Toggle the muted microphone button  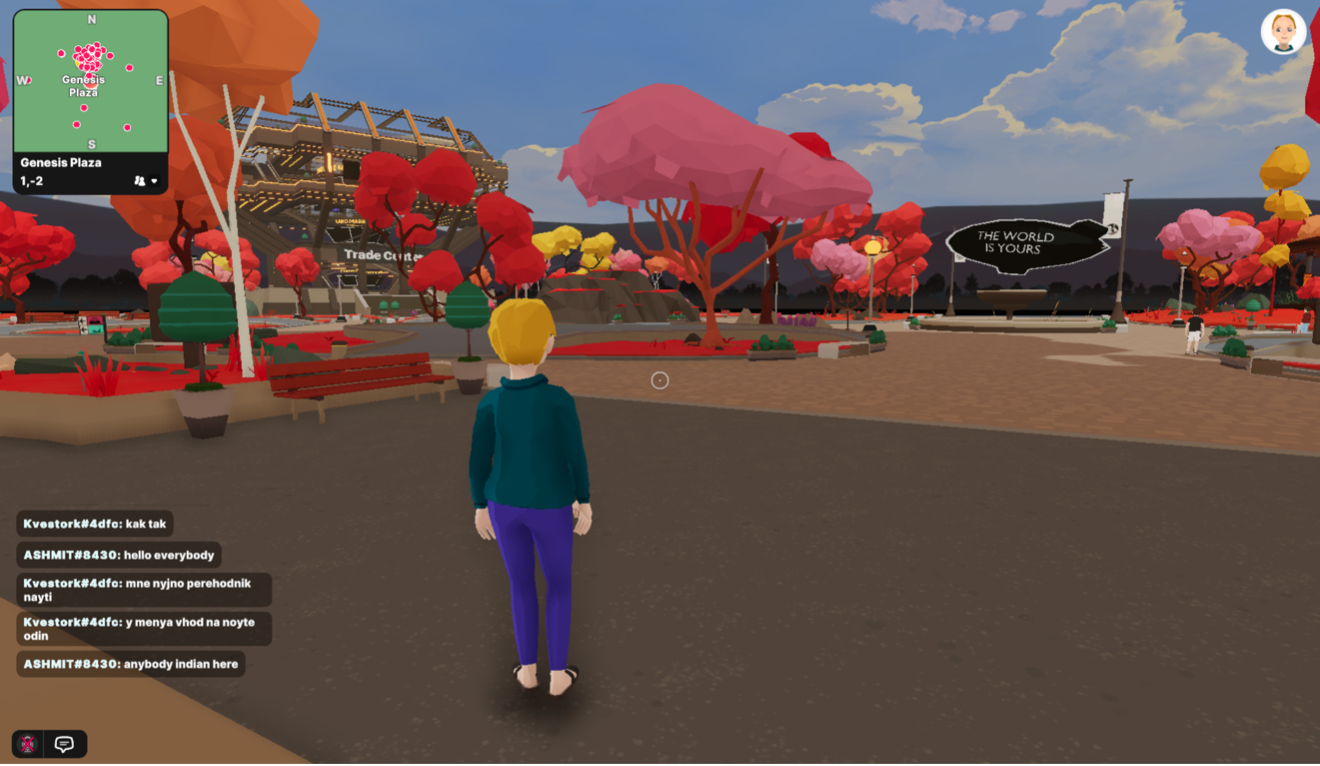(x=28, y=744)
